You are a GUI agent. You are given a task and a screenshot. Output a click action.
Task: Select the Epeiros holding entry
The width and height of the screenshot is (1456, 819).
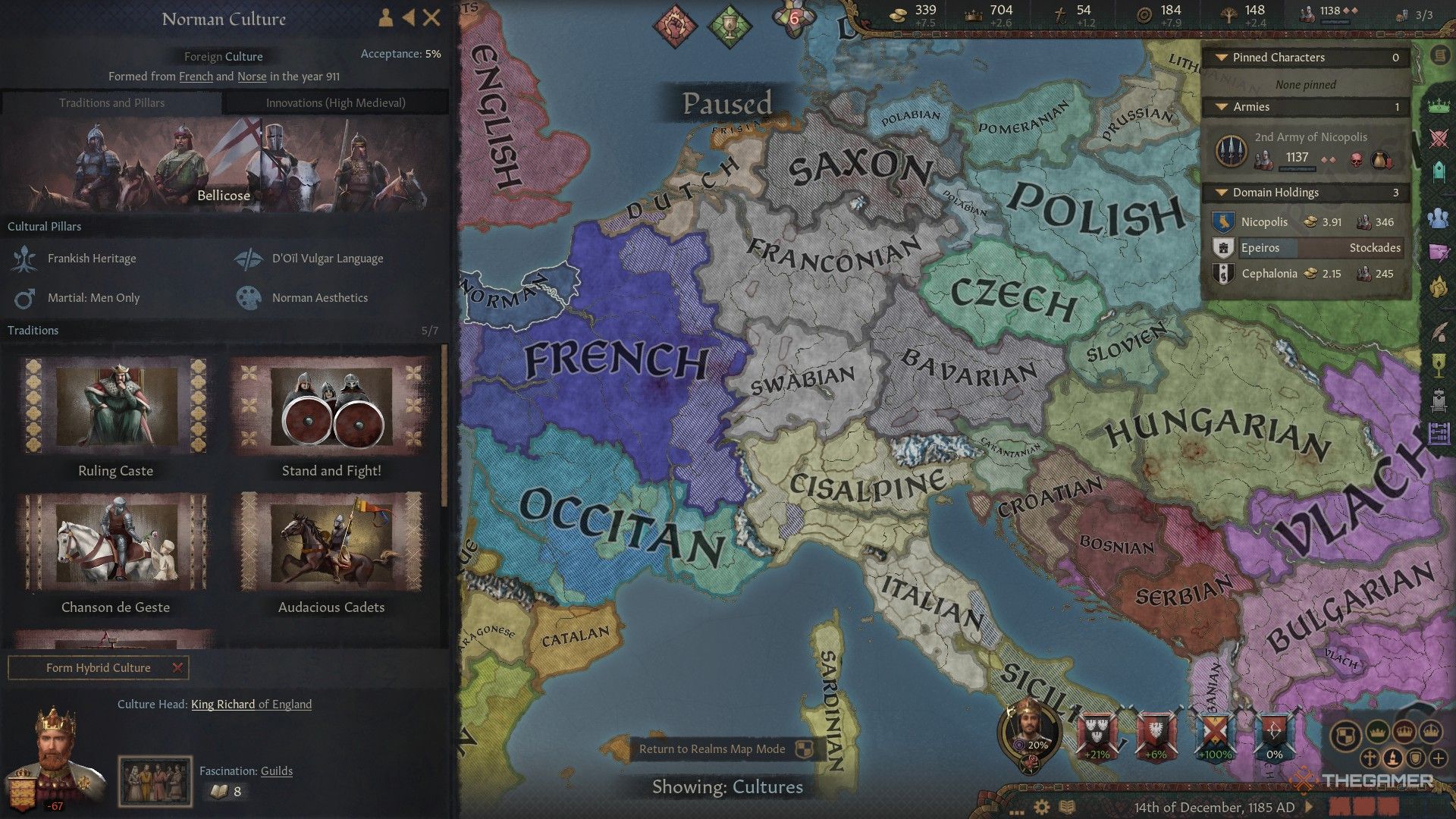[1306, 247]
